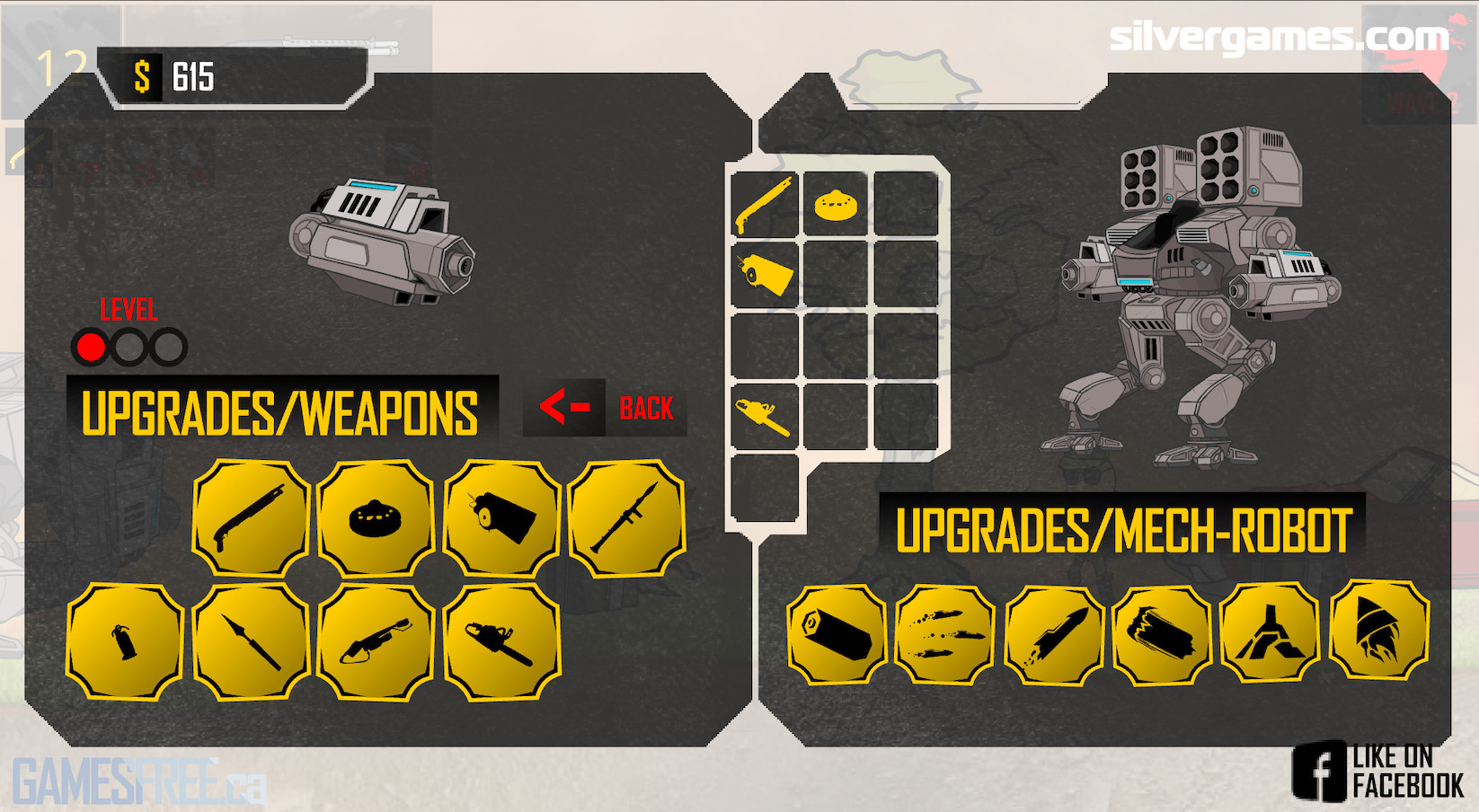1479x812 pixels.
Task: Pick the single missile mech upgrade
Action: [1054, 635]
